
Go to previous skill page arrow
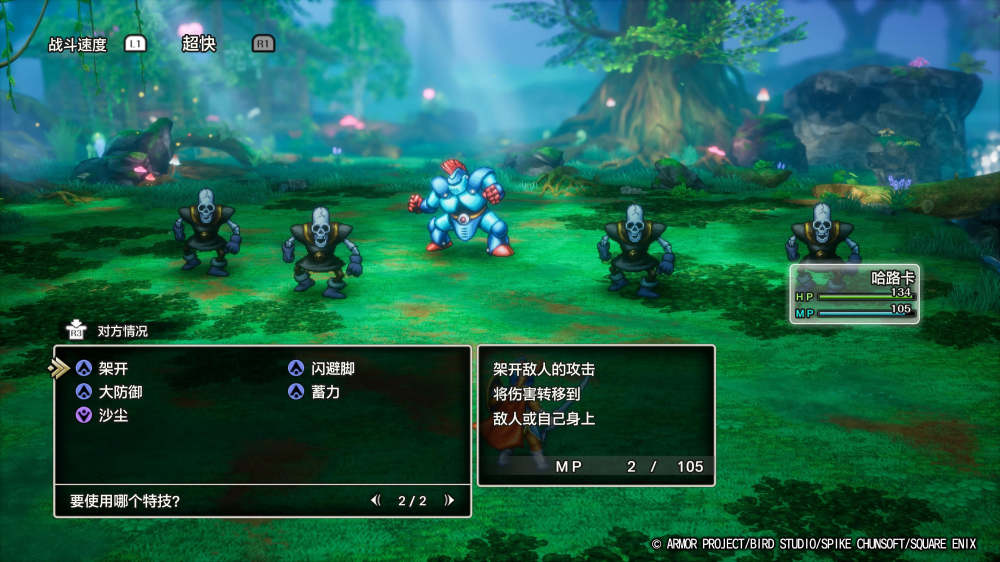click(375, 500)
